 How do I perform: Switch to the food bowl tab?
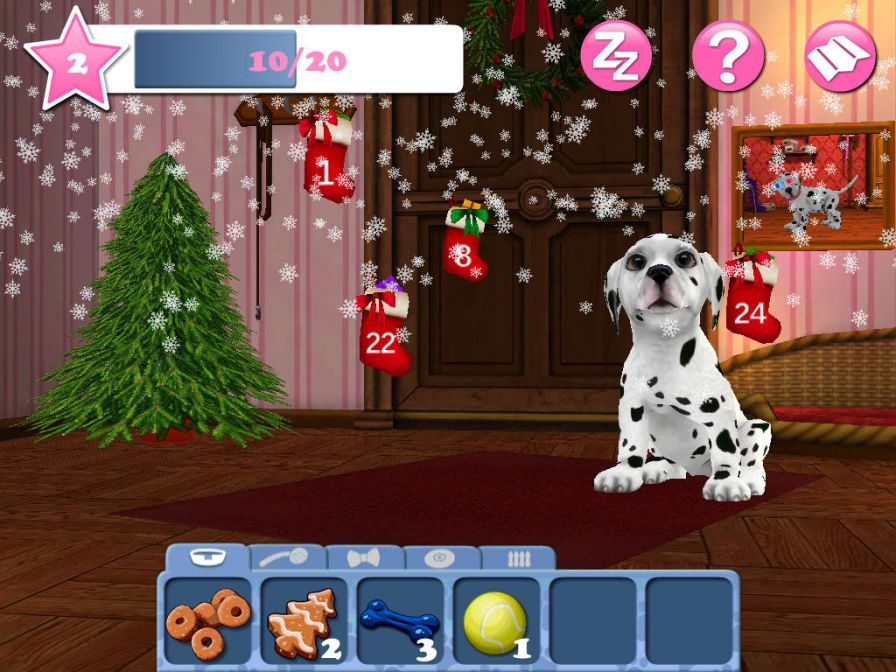point(208,558)
